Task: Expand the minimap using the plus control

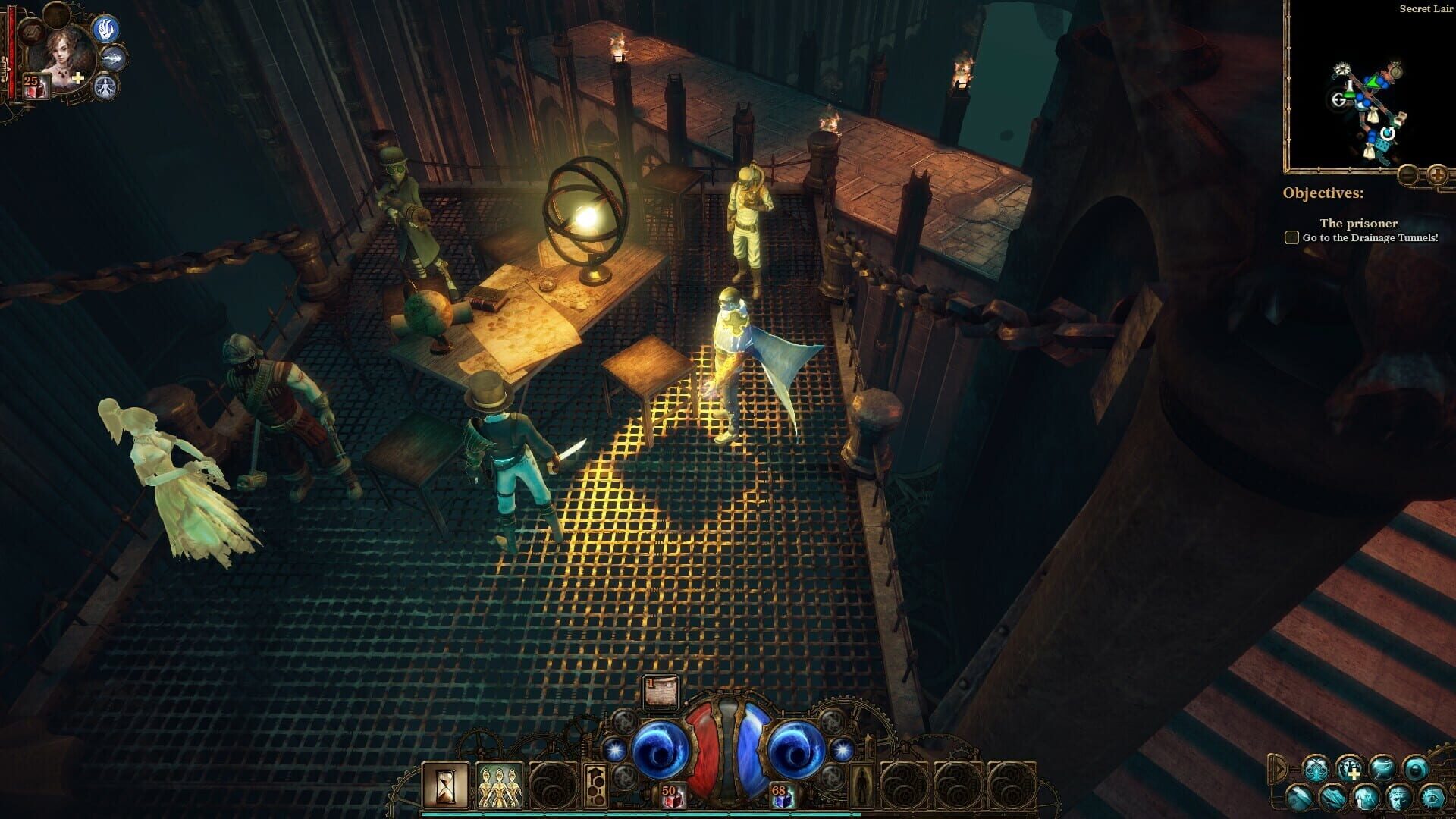Action: tap(1436, 175)
